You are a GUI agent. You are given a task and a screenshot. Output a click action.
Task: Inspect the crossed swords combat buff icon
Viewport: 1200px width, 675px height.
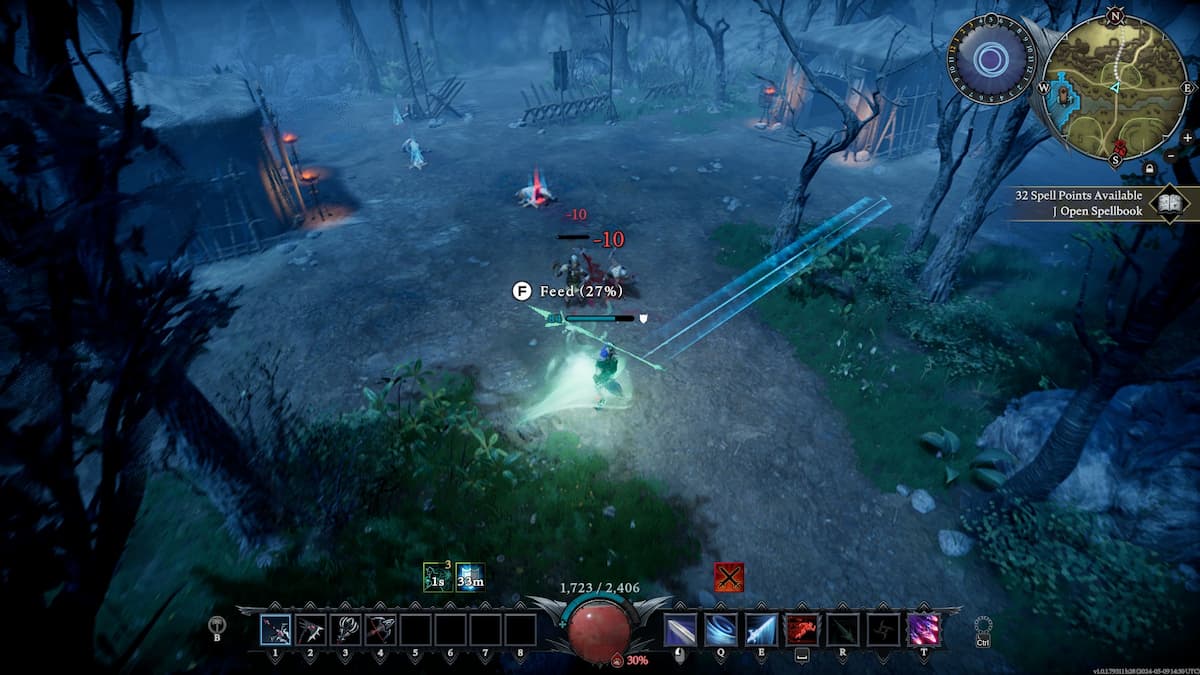(728, 577)
